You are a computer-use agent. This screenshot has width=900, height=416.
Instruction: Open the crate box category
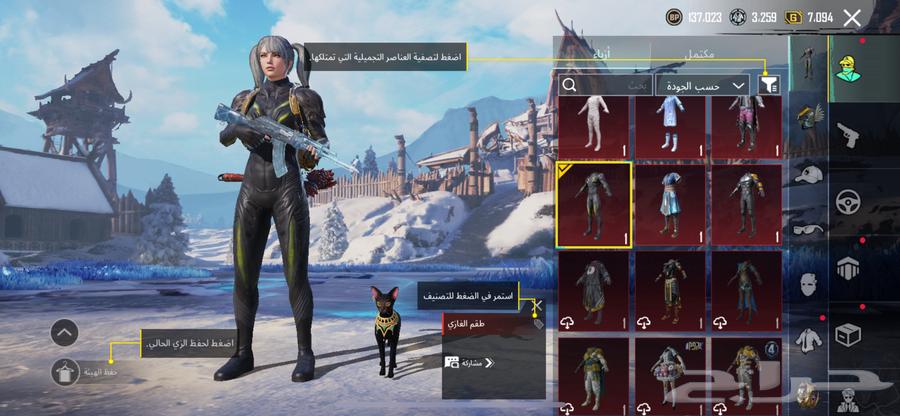848,335
